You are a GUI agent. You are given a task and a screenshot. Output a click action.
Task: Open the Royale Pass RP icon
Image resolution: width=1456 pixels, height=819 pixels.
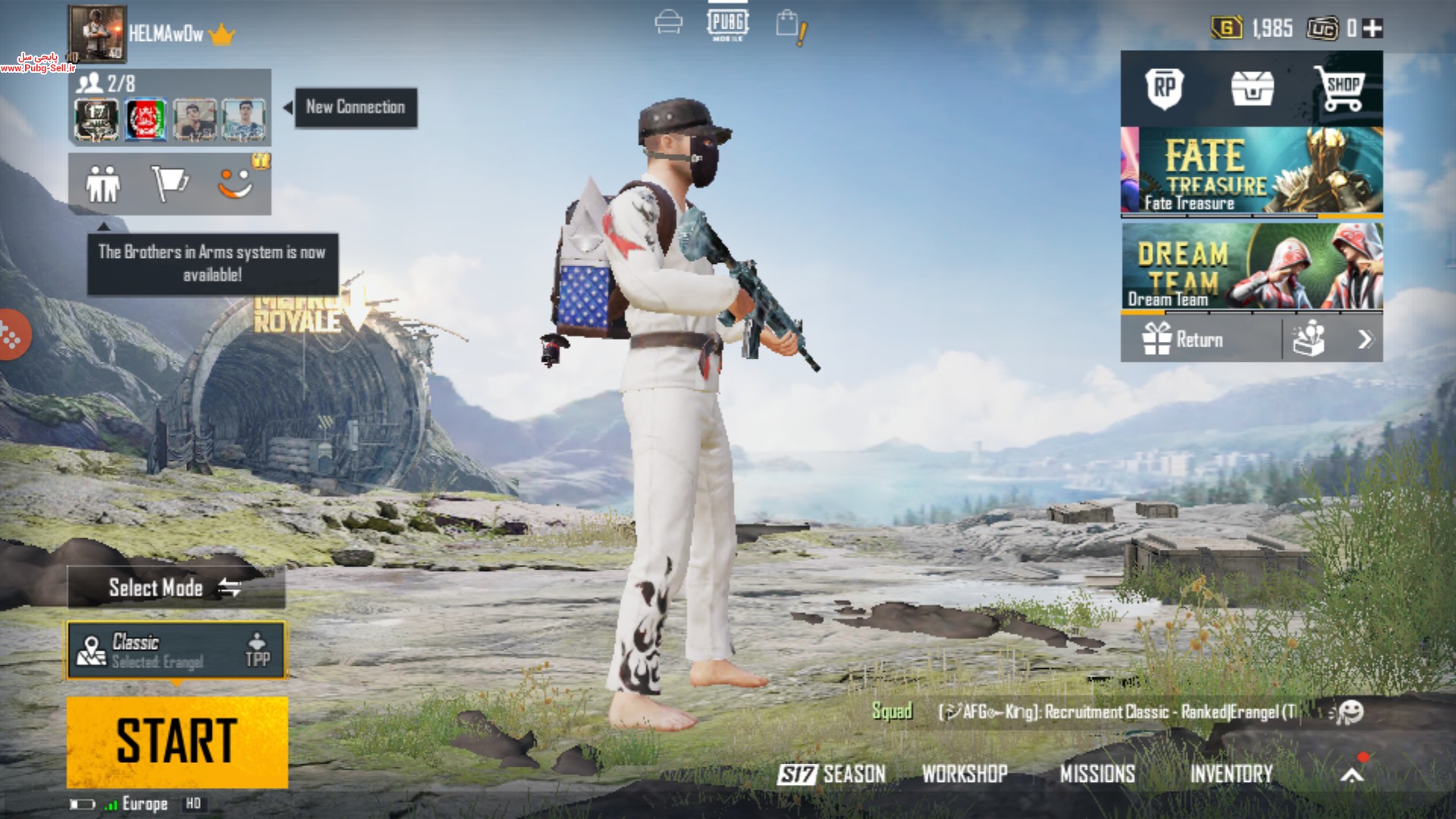tap(1164, 89)
